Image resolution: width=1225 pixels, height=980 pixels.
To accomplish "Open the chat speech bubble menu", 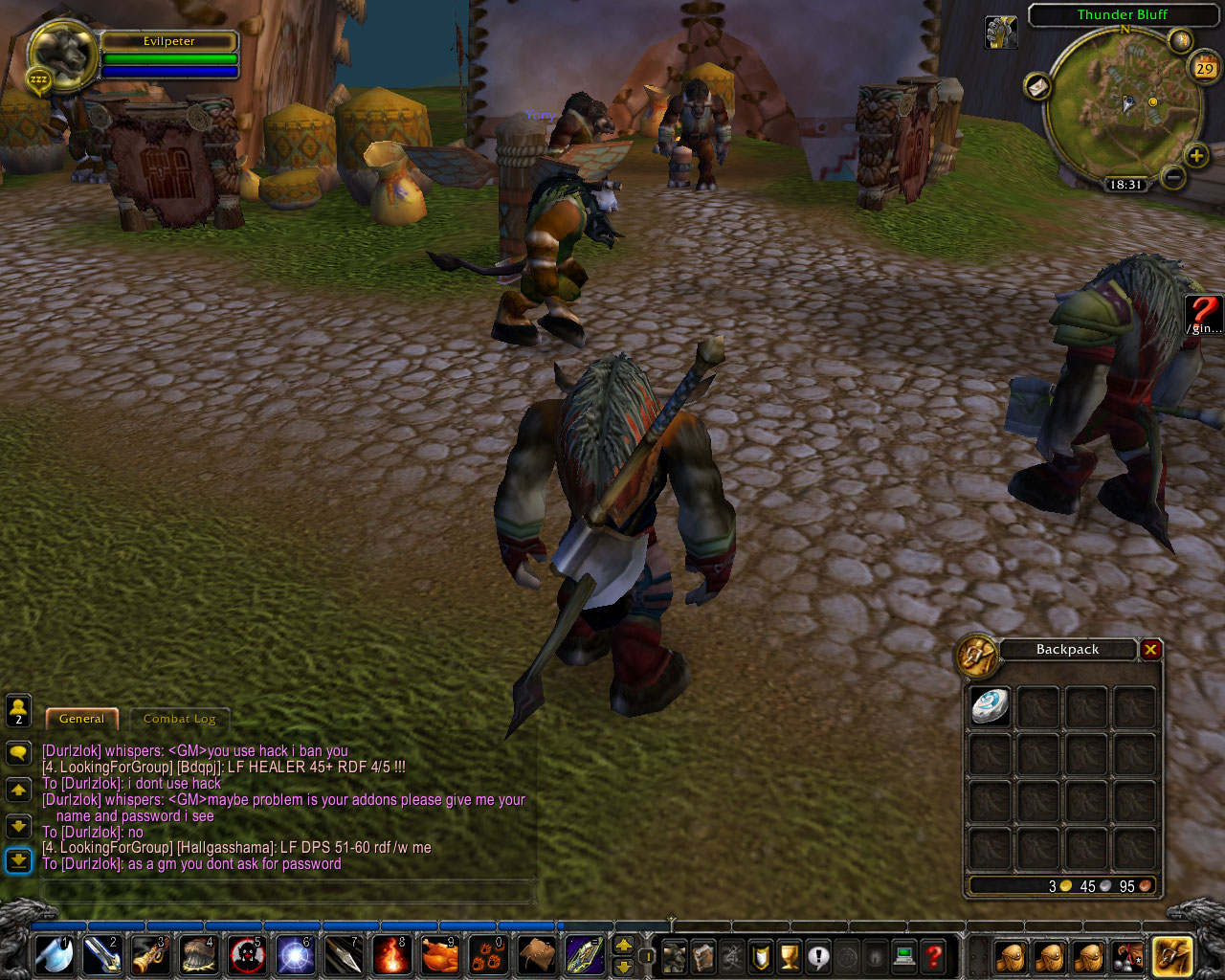I will coord(18,753).
